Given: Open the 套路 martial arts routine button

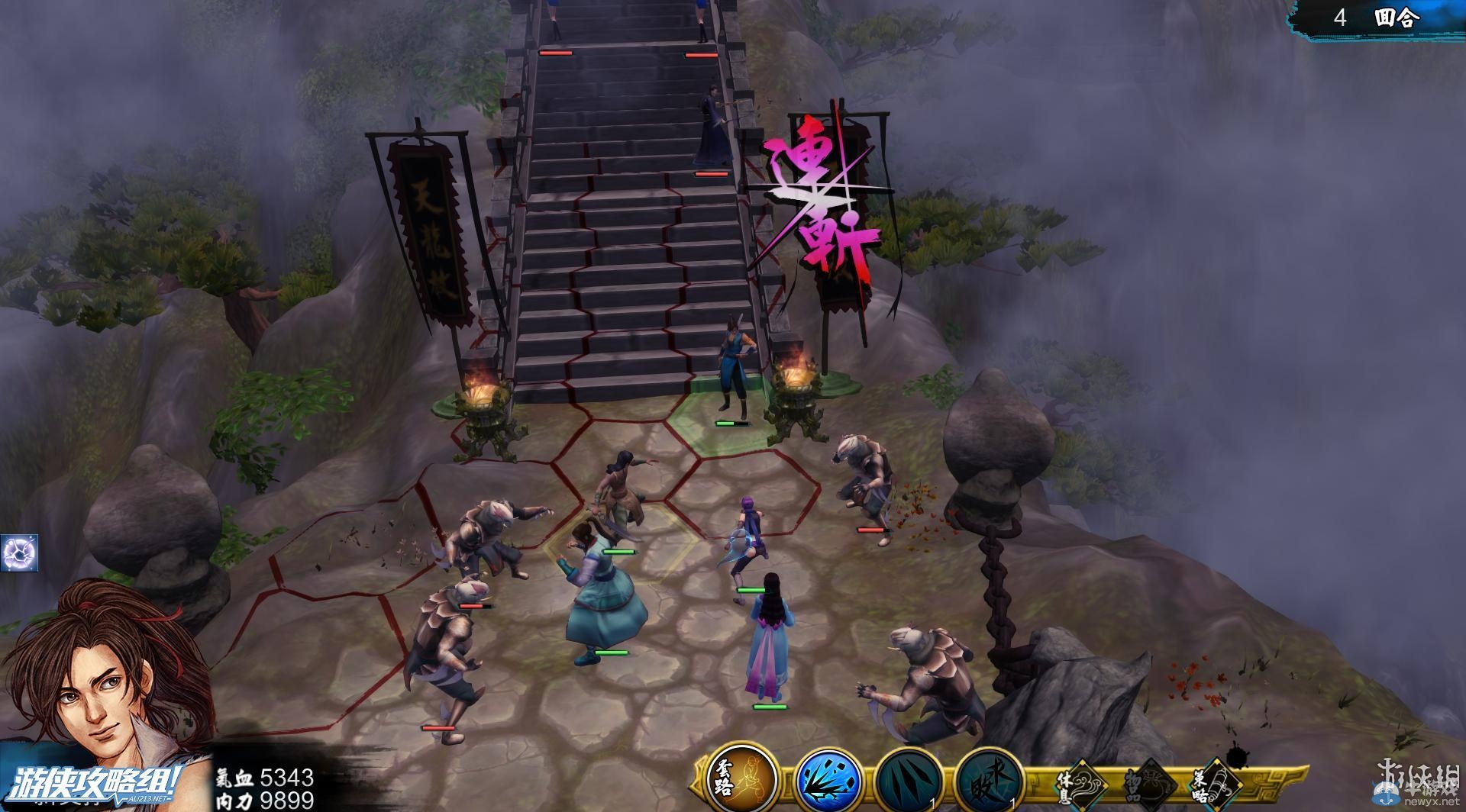Looking at the screenshot, I should point(741,779).
